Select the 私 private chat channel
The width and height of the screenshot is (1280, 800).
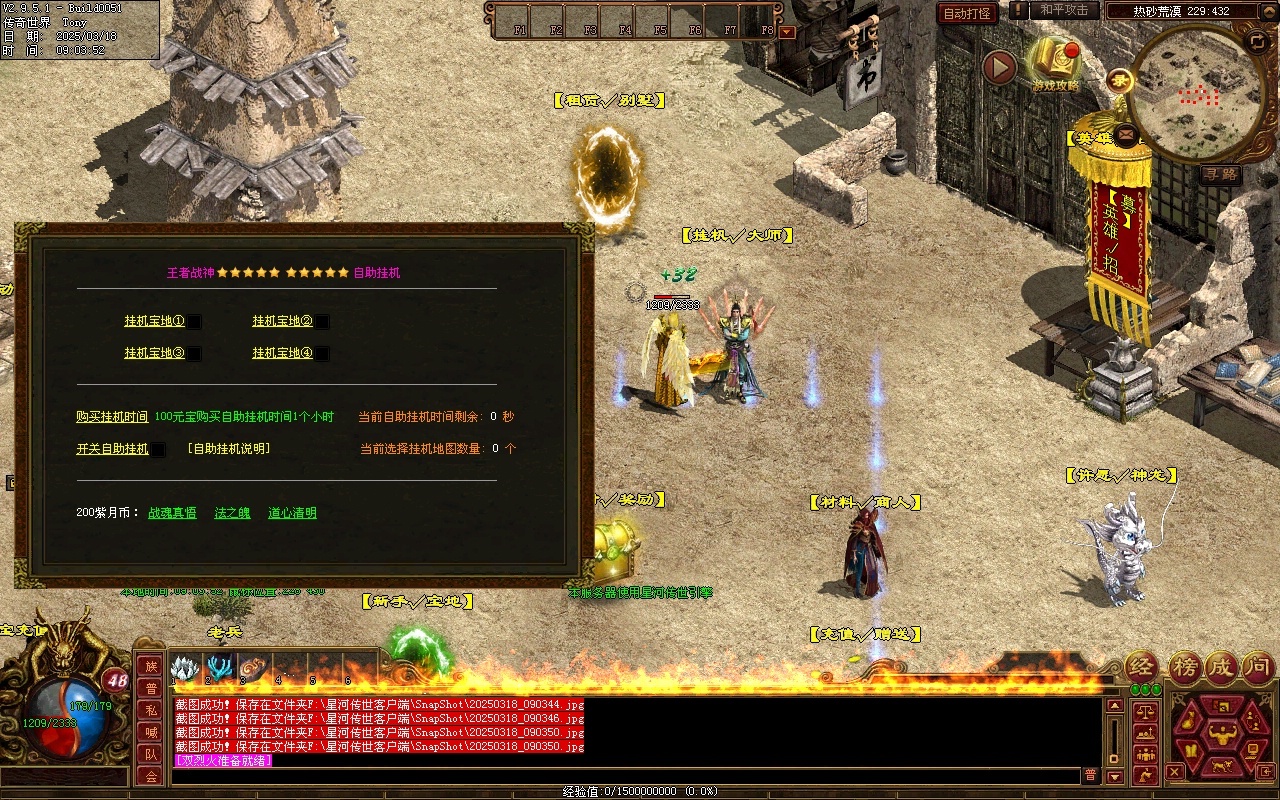[150, 710]
